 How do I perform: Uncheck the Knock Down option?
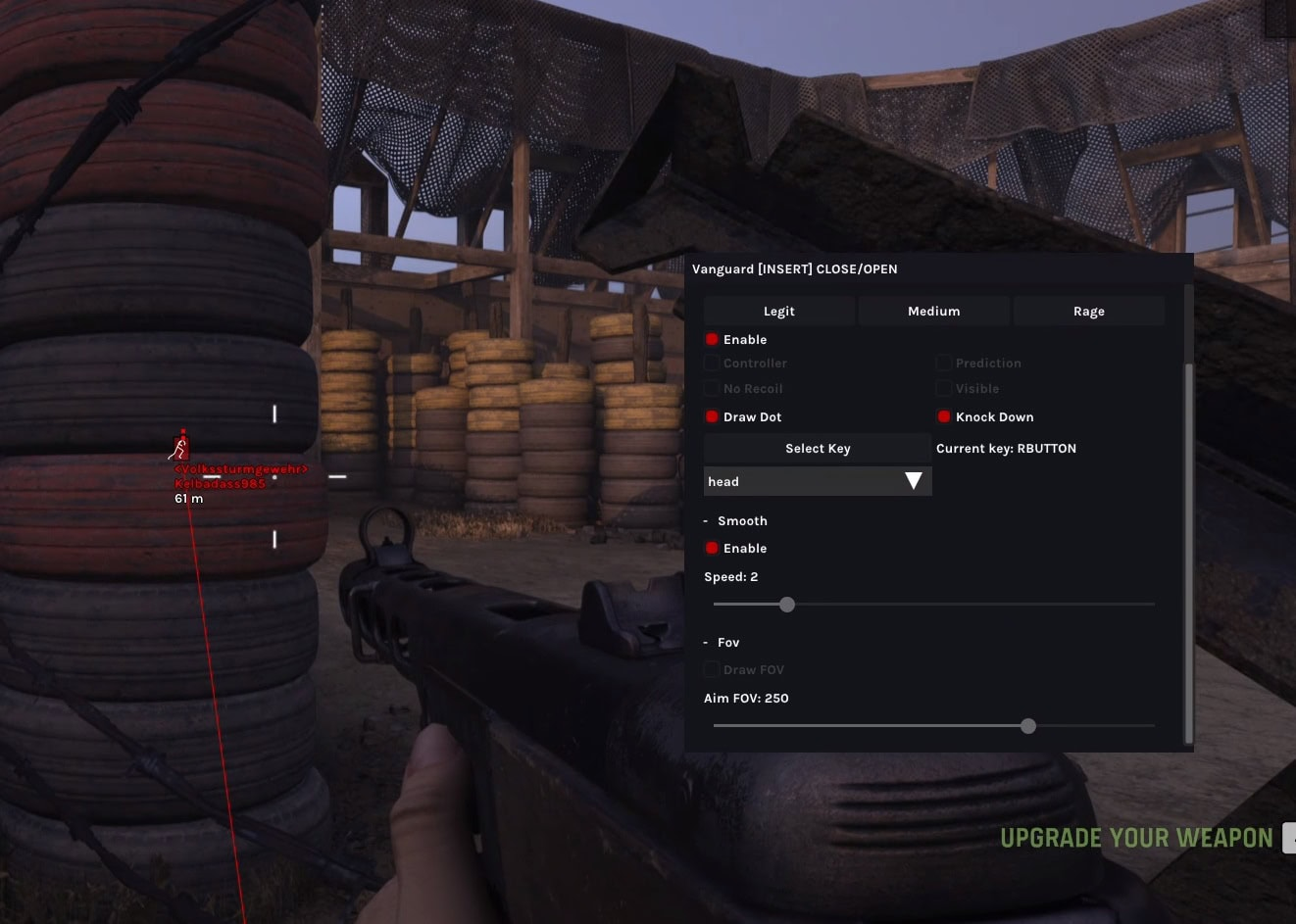pyautogui.click(x=944, y=416)
